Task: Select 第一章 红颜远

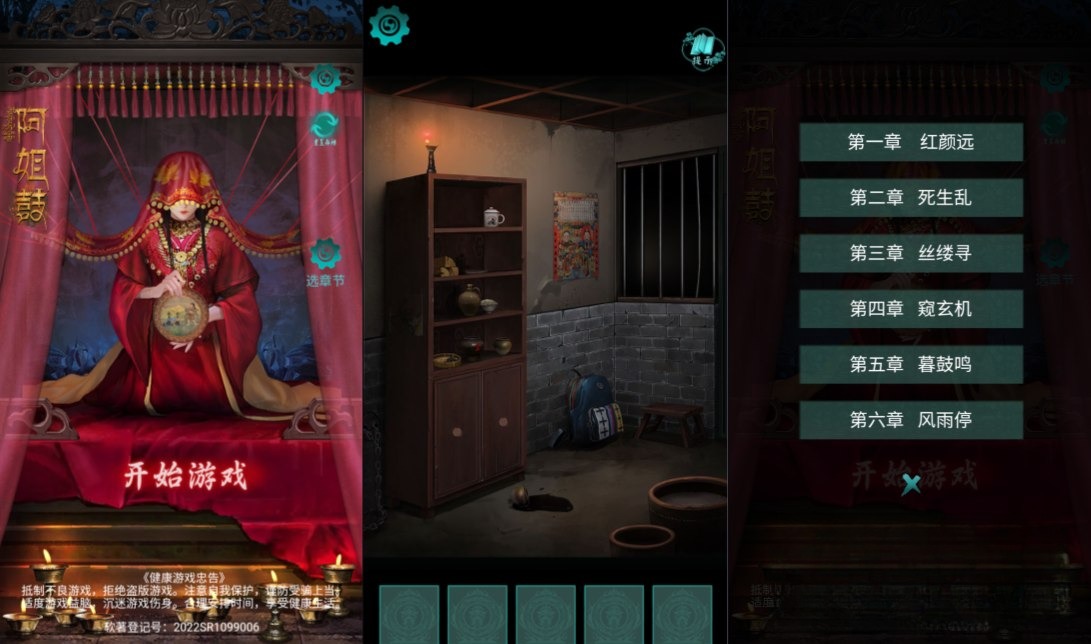Action: [x=910, y=142]
